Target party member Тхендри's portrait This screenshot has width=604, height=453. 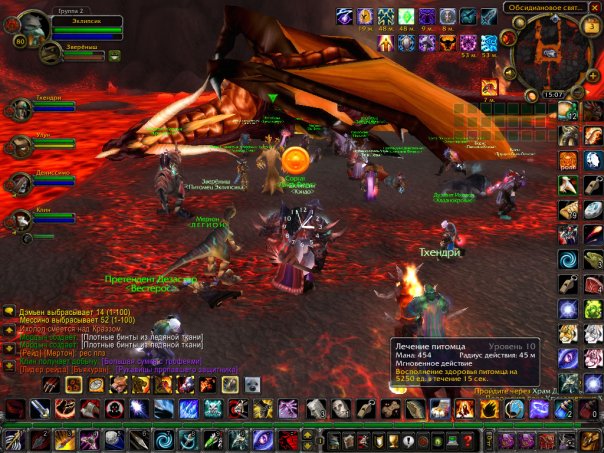(x=19, y=110)
